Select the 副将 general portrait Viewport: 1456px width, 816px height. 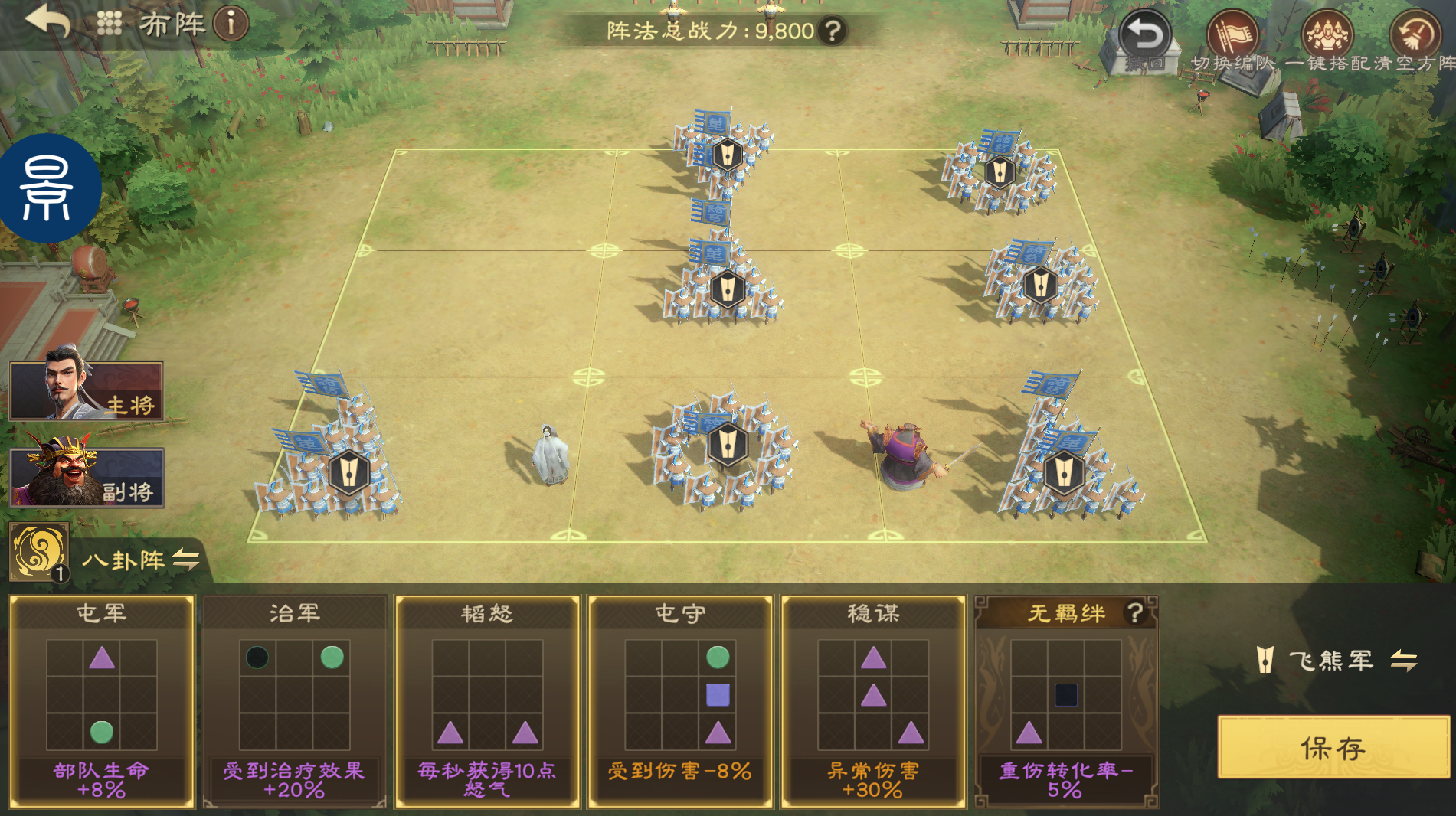pos(87,478)
